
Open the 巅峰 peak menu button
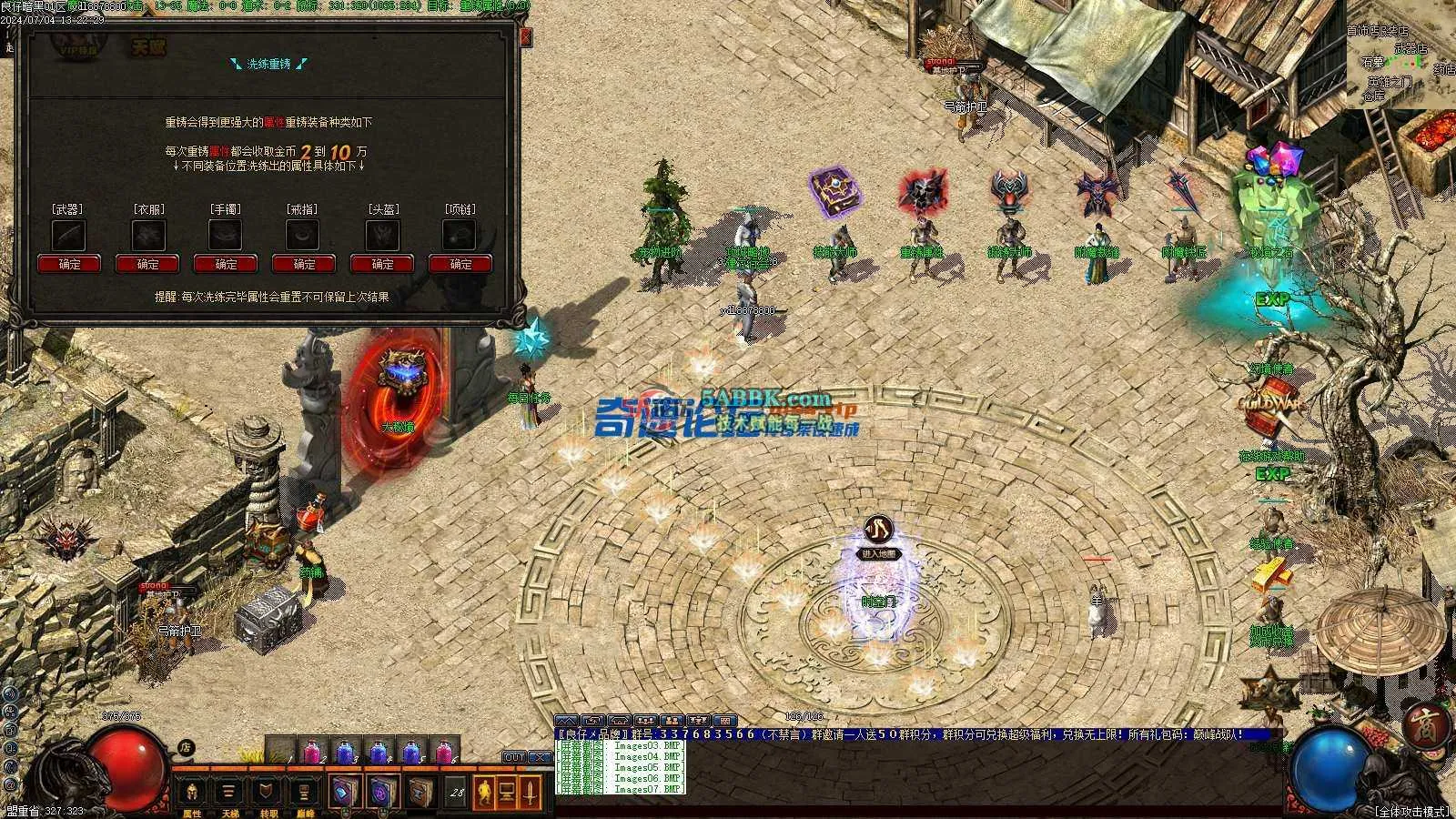pos(304,793)
